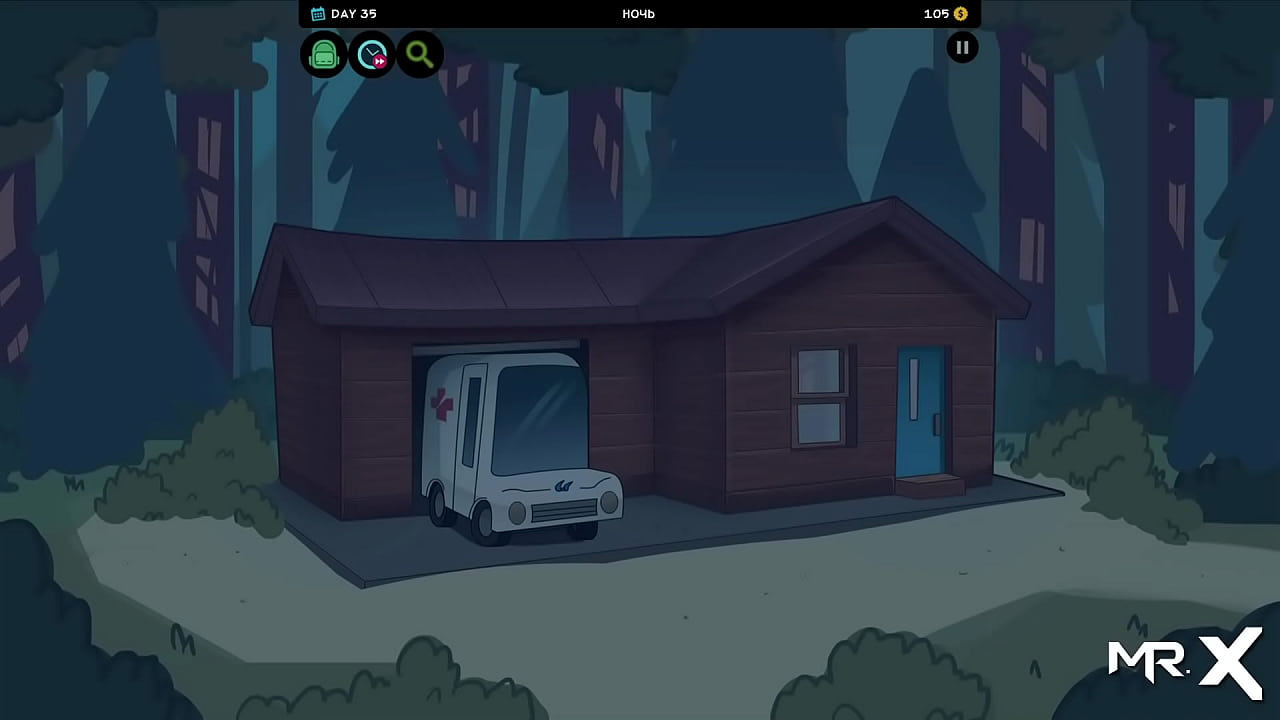The width and height of the screenshot is (1280, 720).
Task: Skip time with the clock icon
Action: [372, 54]
